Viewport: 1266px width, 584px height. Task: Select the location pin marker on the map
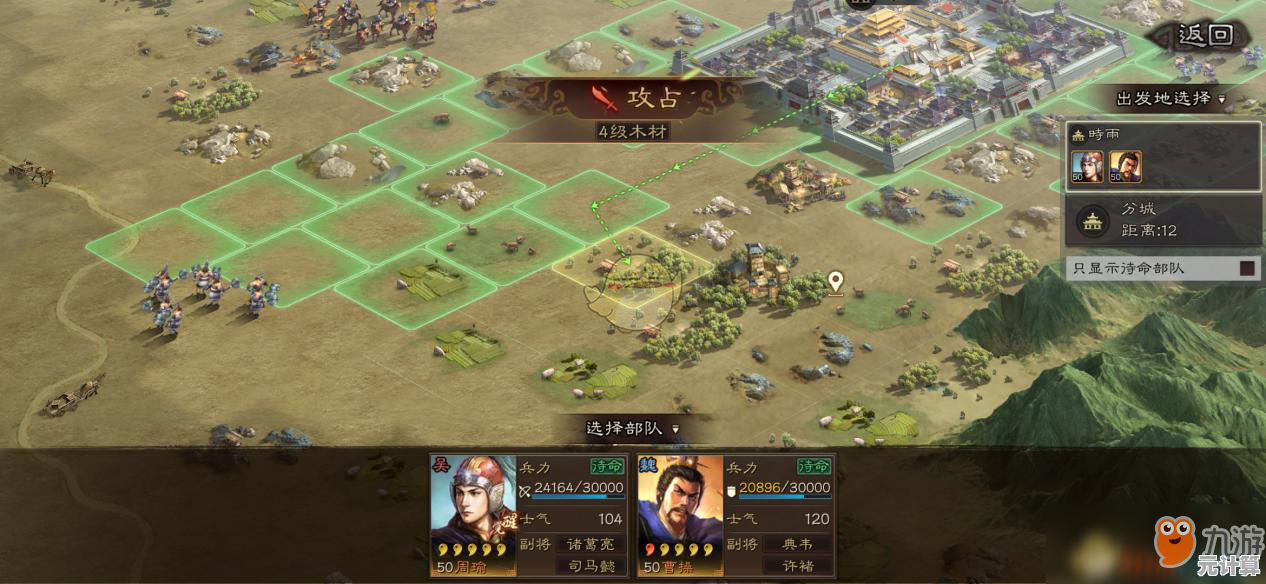coord(835,284)
